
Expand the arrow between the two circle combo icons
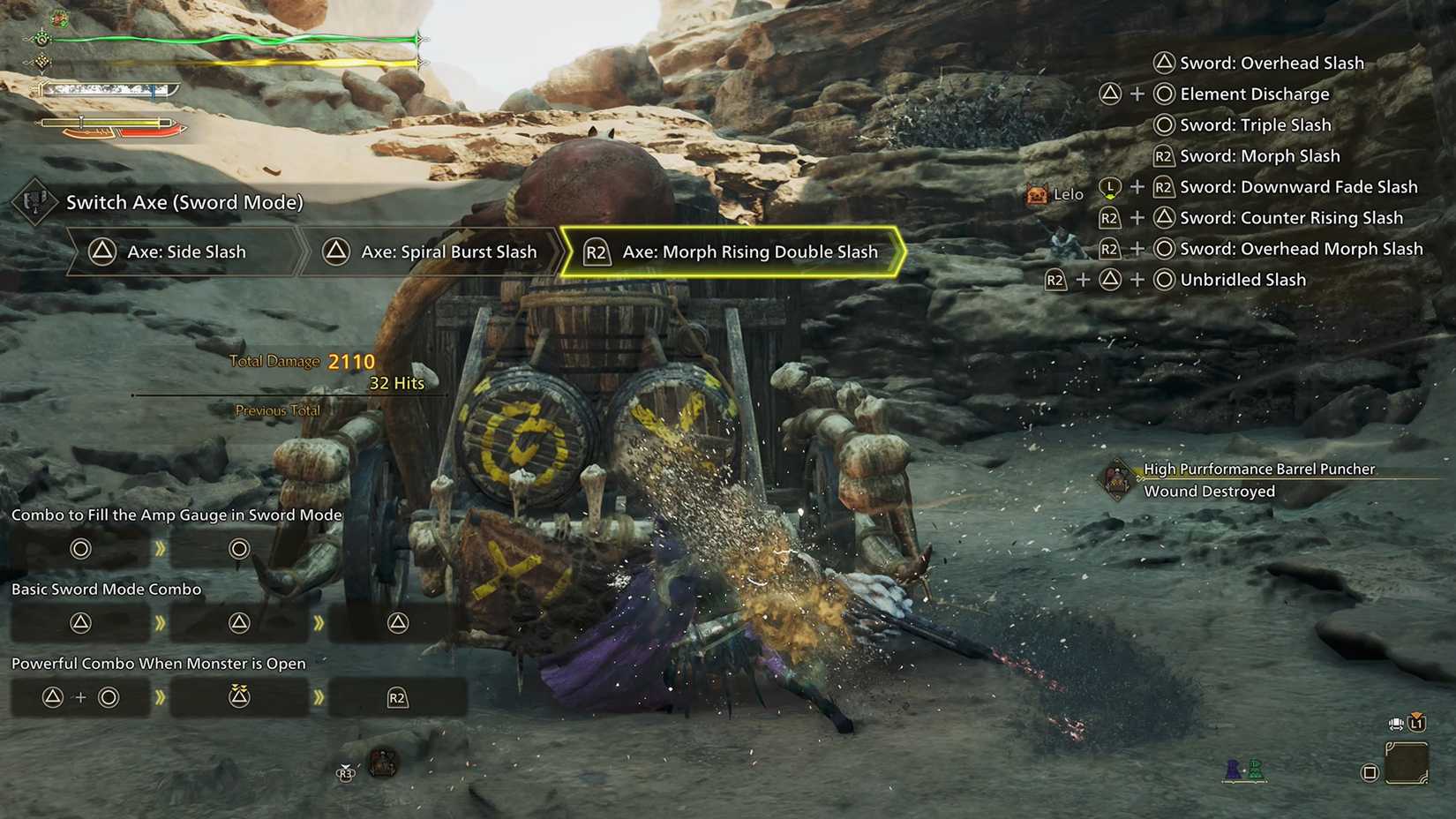pyautogui.click(x=160, y=548)
